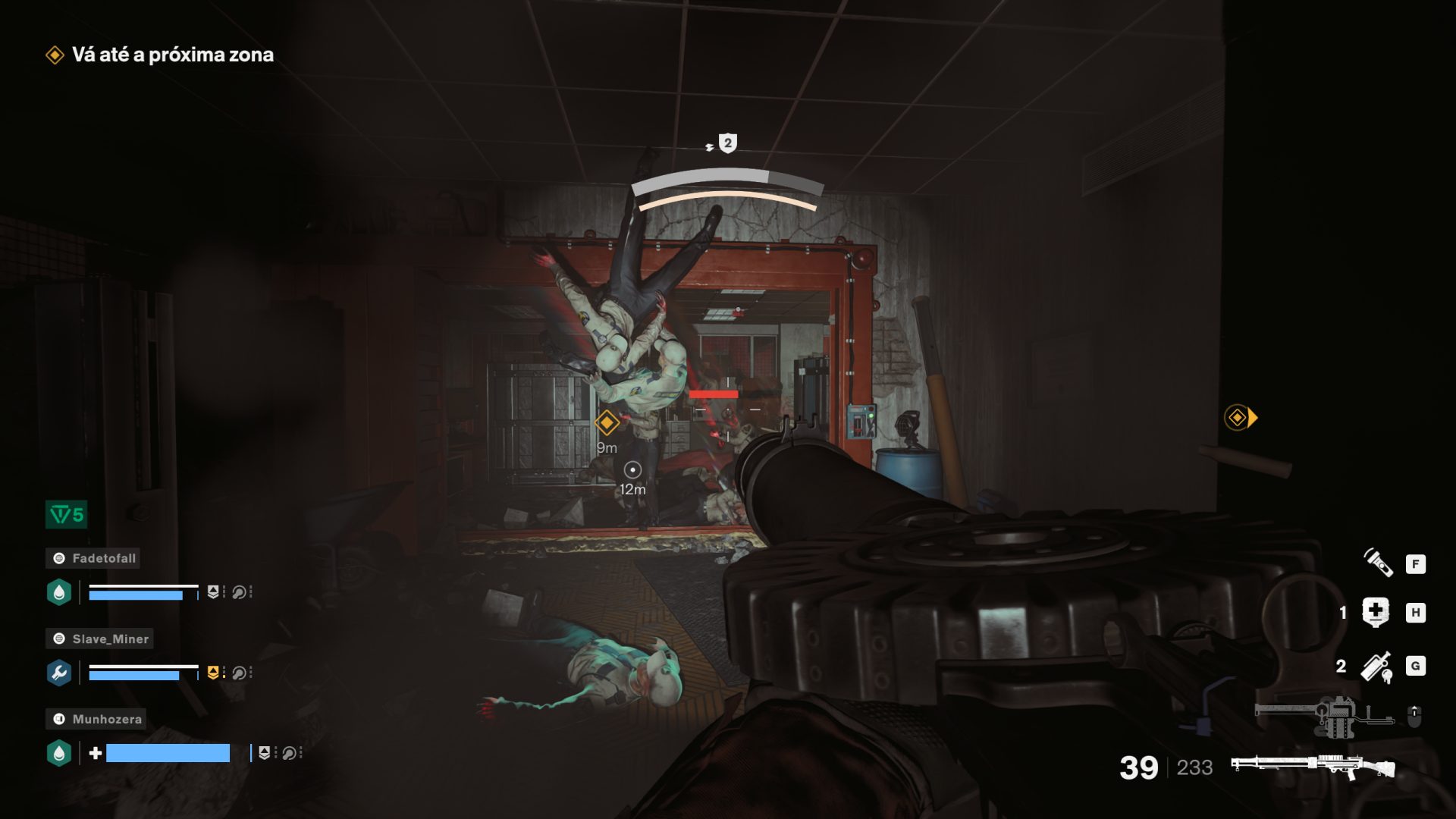Click the orange diamond objective marker at 9m
The width and height of the screenshot is (1456, 819).
click(x=607, y=422)
